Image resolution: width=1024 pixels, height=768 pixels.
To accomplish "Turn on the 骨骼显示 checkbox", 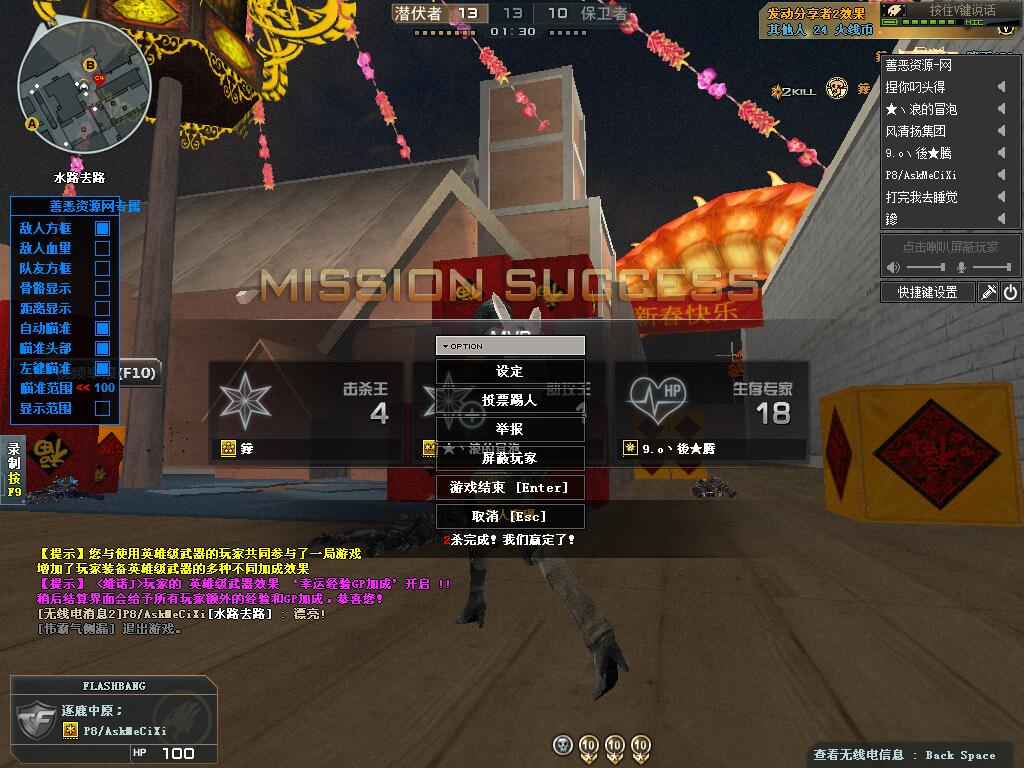I will coord(102,288).
